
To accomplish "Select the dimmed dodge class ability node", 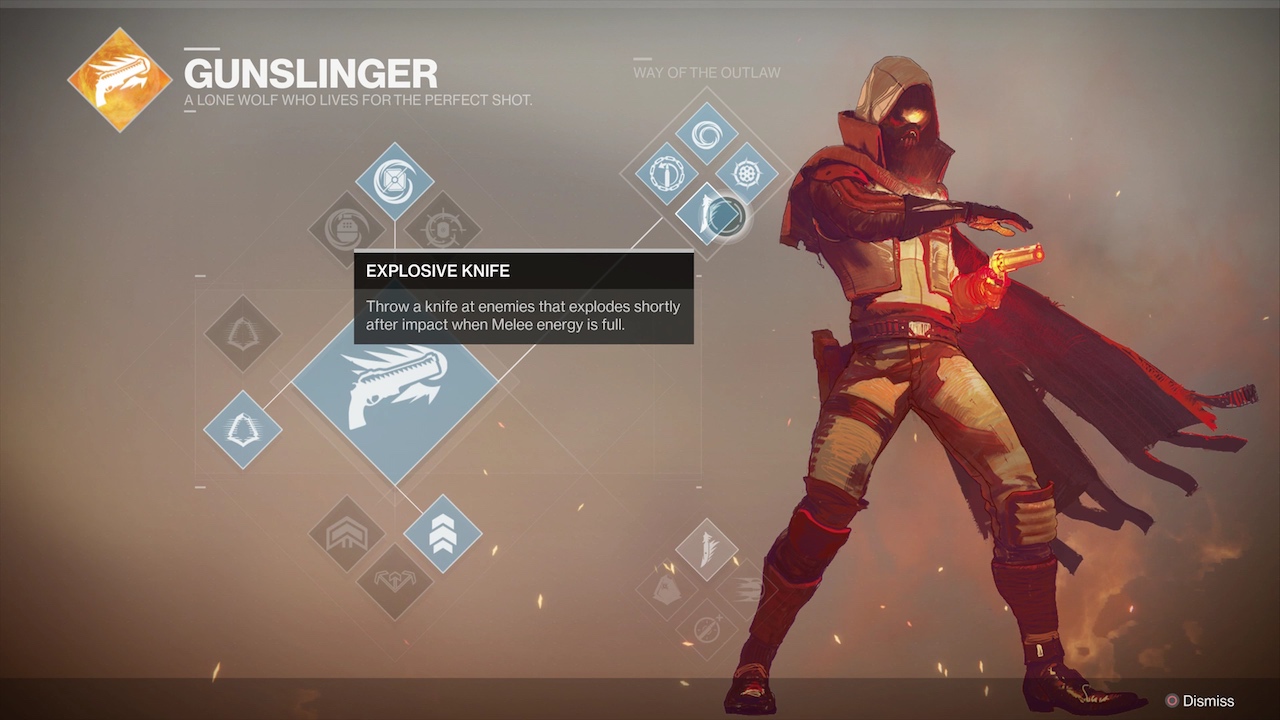I will click(242, 333).
